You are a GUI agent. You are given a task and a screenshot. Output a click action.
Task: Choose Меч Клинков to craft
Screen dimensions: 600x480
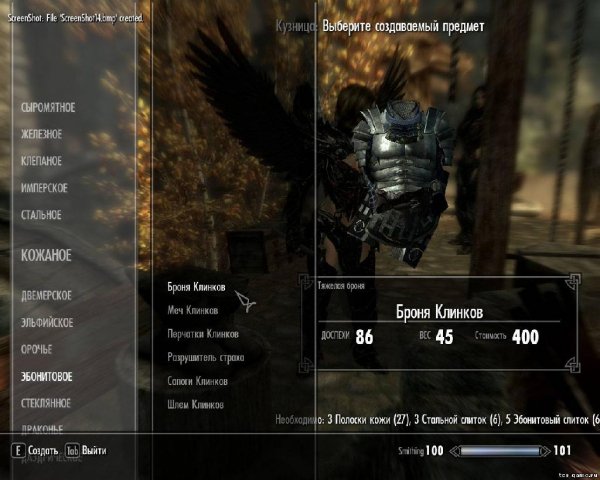(x=193, y=311)
